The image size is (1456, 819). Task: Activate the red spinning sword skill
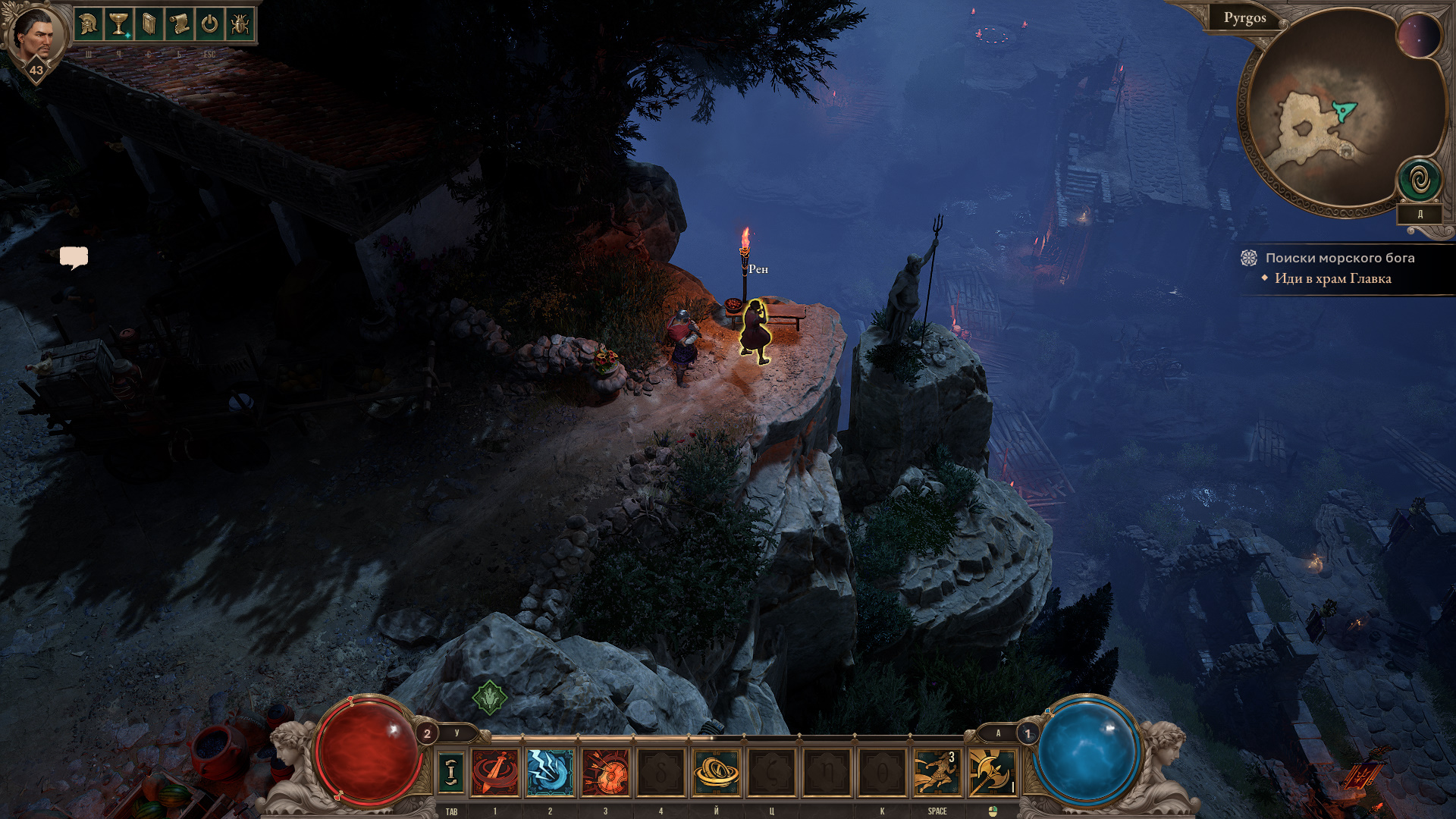[495, 772]
